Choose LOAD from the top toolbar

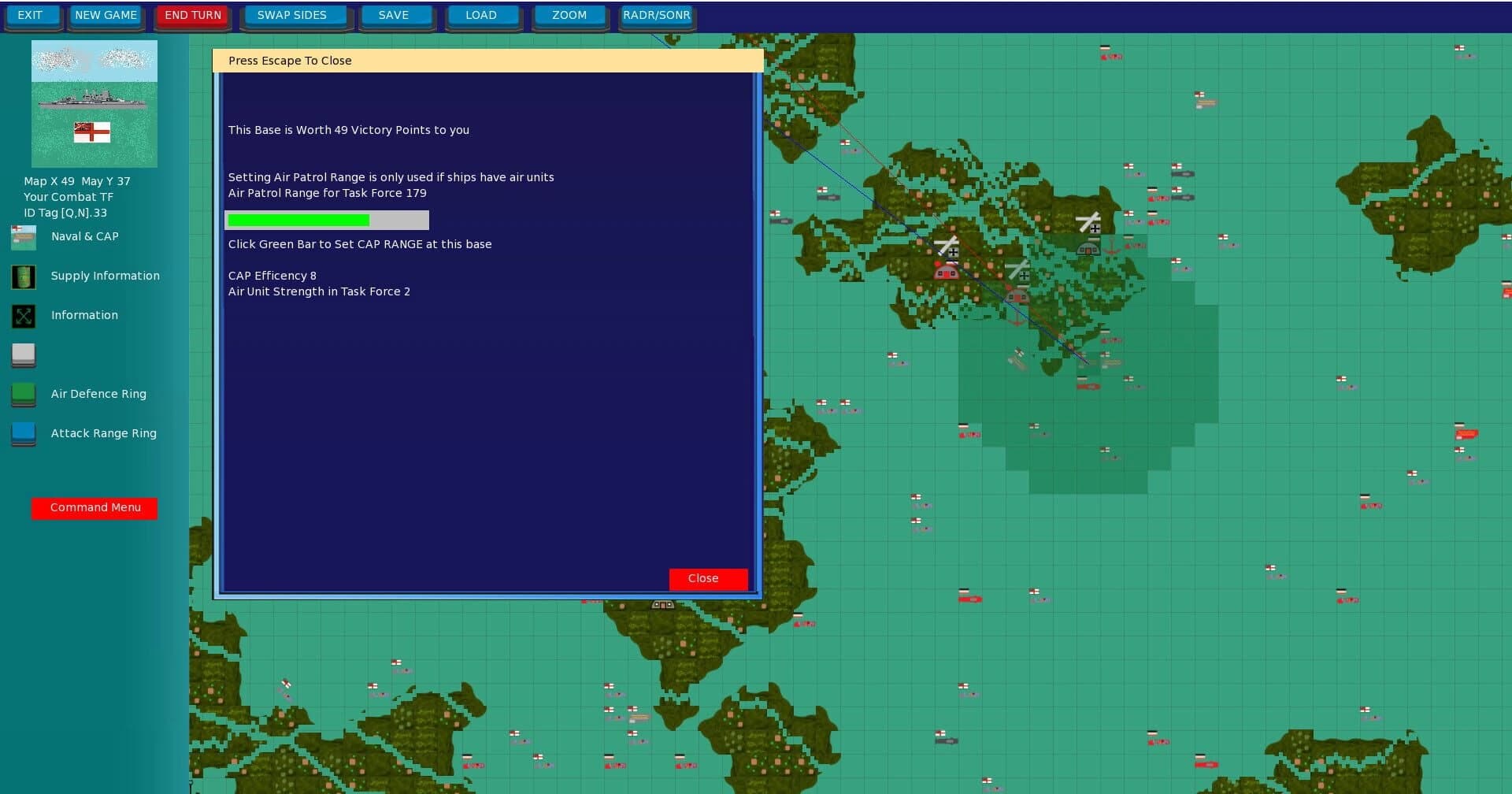[x=482, y=14]
